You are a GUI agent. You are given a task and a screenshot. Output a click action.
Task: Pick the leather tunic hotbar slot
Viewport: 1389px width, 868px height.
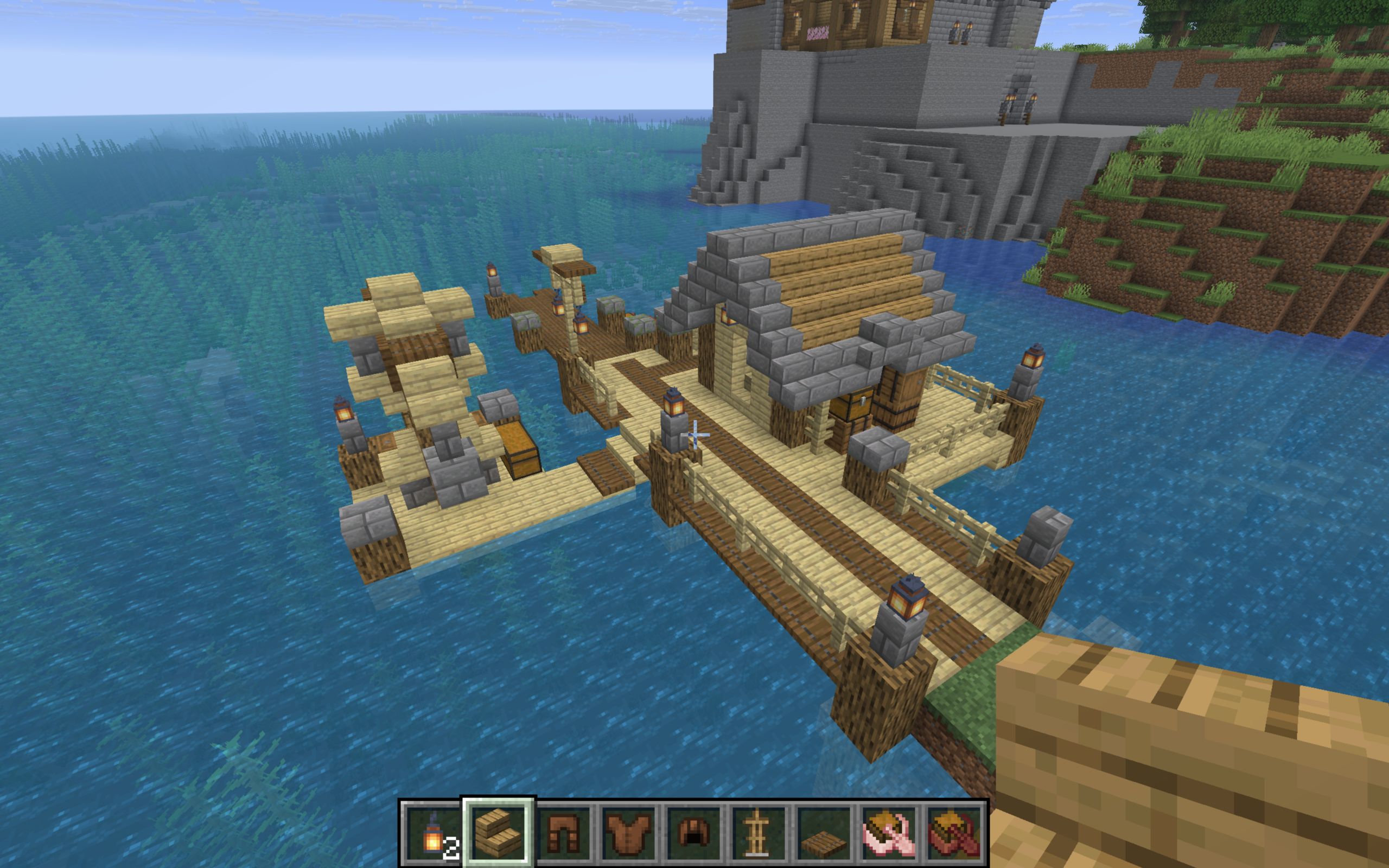coord(628,832)
